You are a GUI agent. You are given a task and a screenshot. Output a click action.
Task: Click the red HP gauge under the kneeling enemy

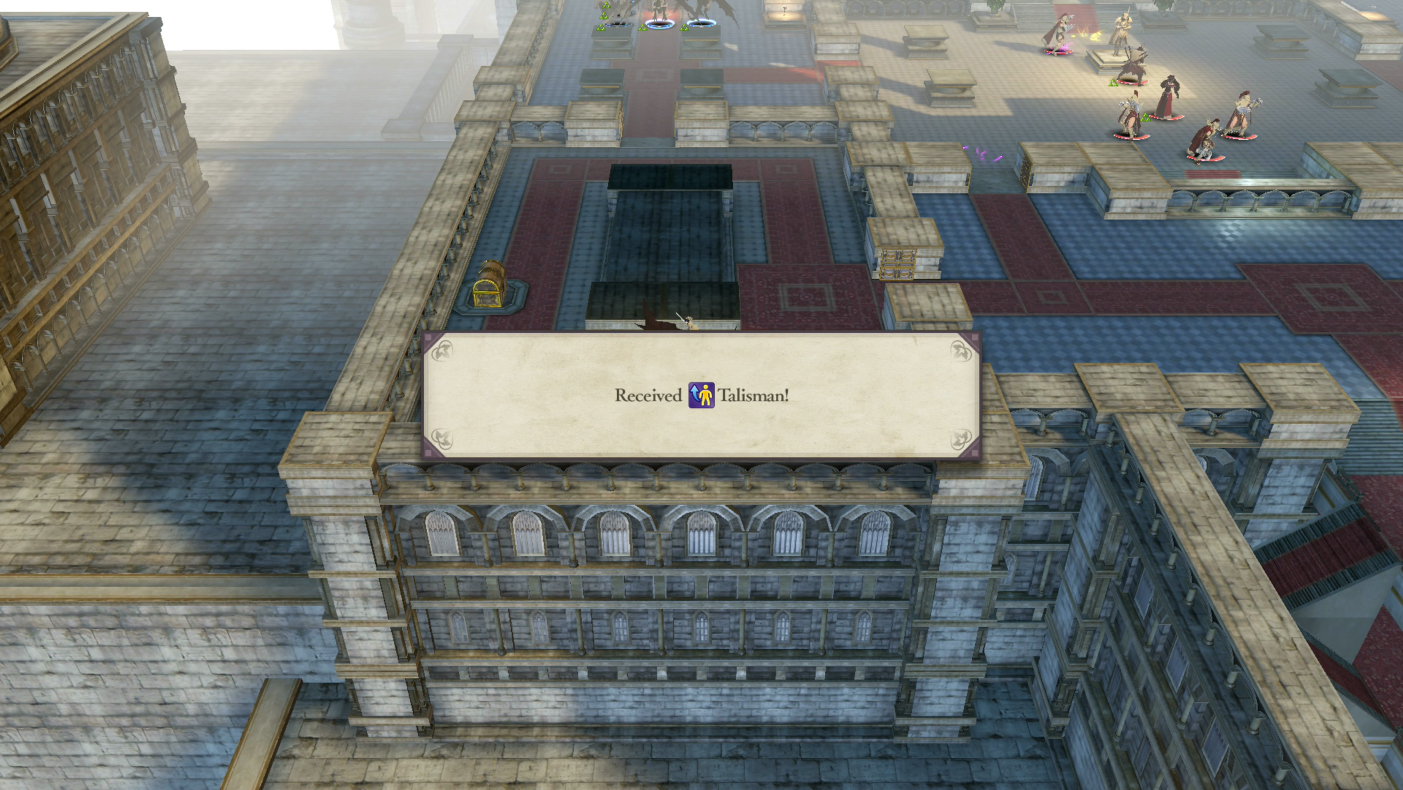click(1205, 157)
